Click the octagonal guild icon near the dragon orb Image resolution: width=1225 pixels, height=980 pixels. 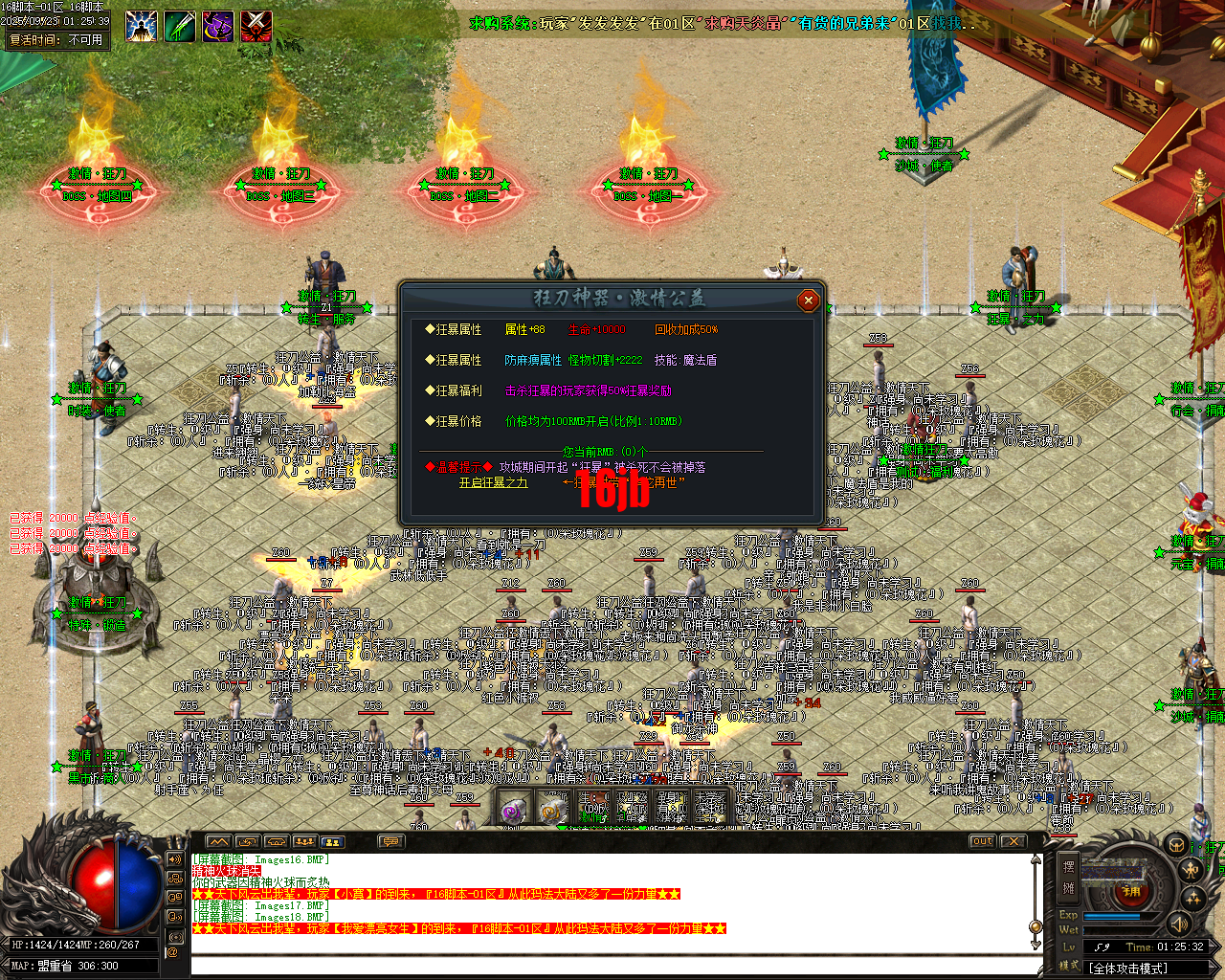[x=1176, y=845]
